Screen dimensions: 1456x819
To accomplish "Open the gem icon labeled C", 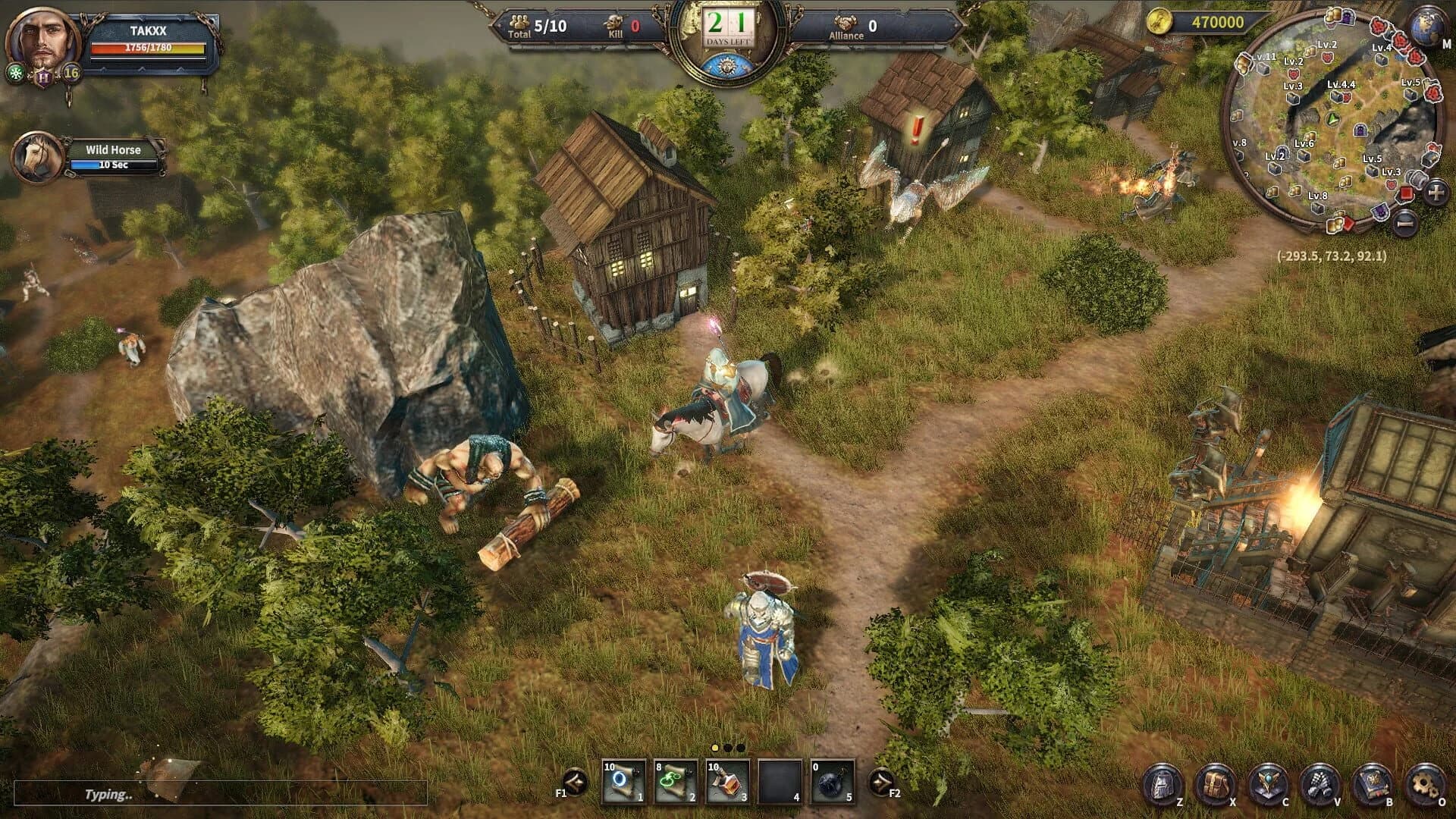I will pos(1269,783).
